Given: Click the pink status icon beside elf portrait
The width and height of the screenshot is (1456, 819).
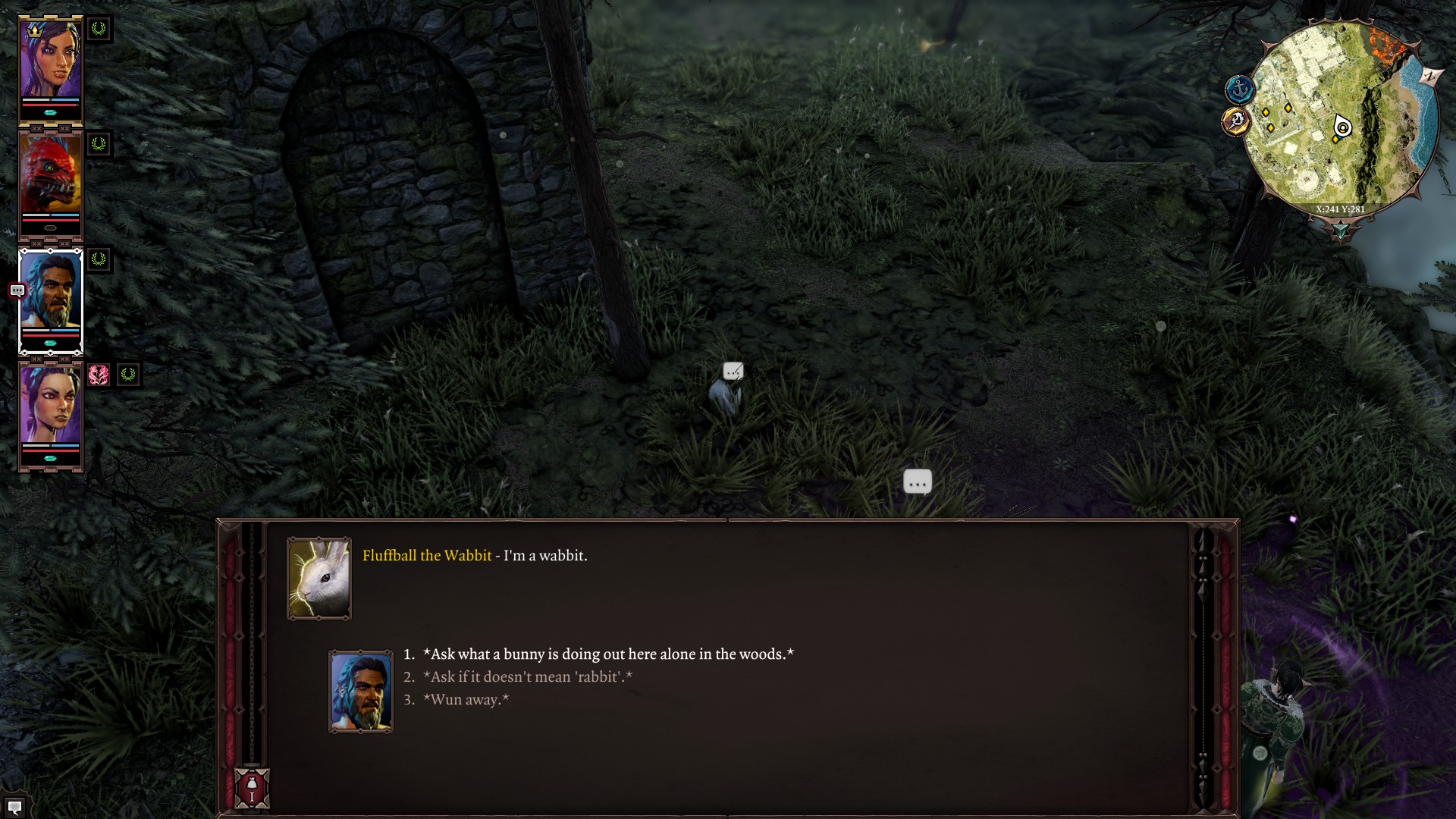Looking at the screenshot, I should point(99,375).
